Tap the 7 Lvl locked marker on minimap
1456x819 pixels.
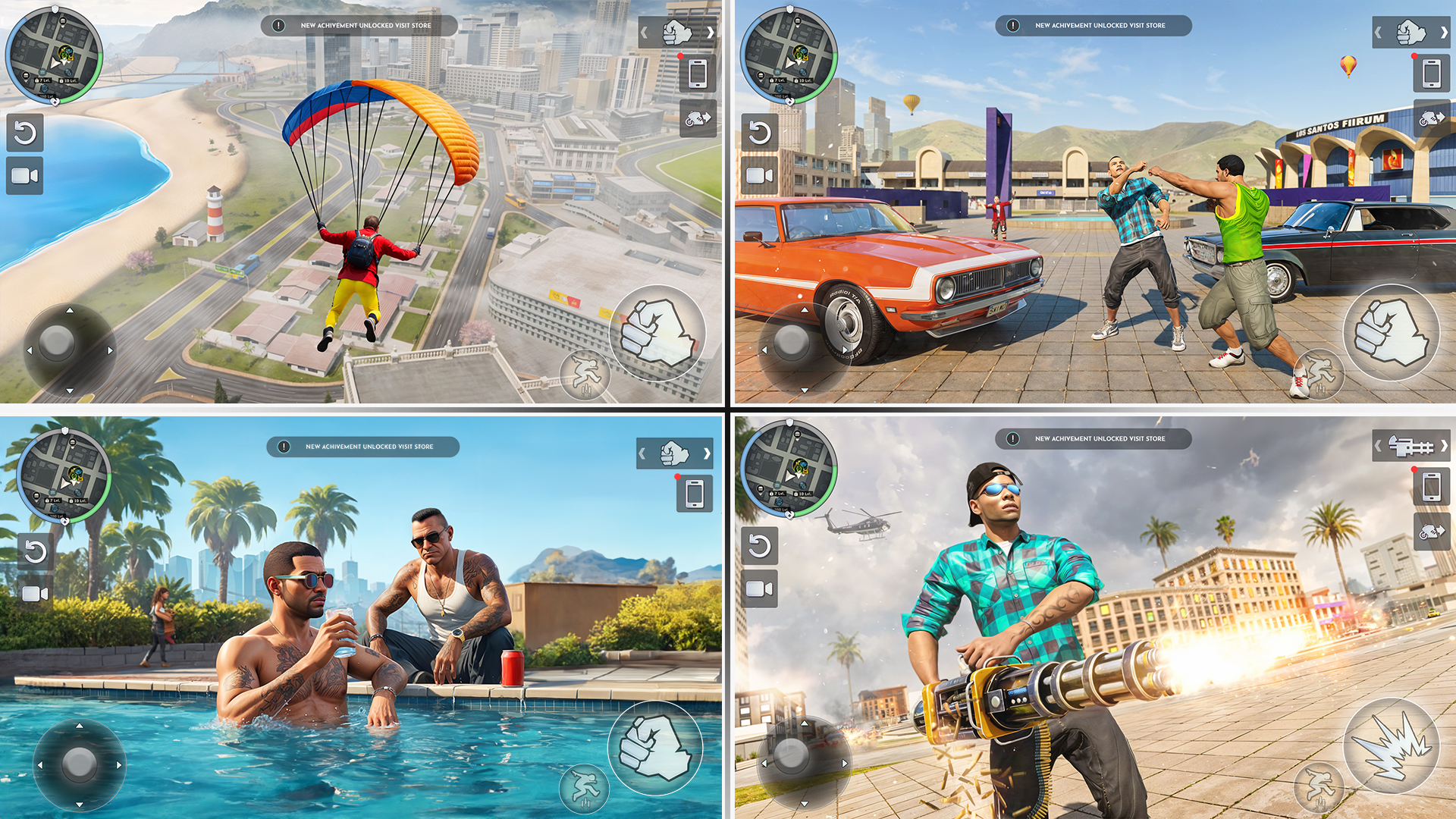43,80
